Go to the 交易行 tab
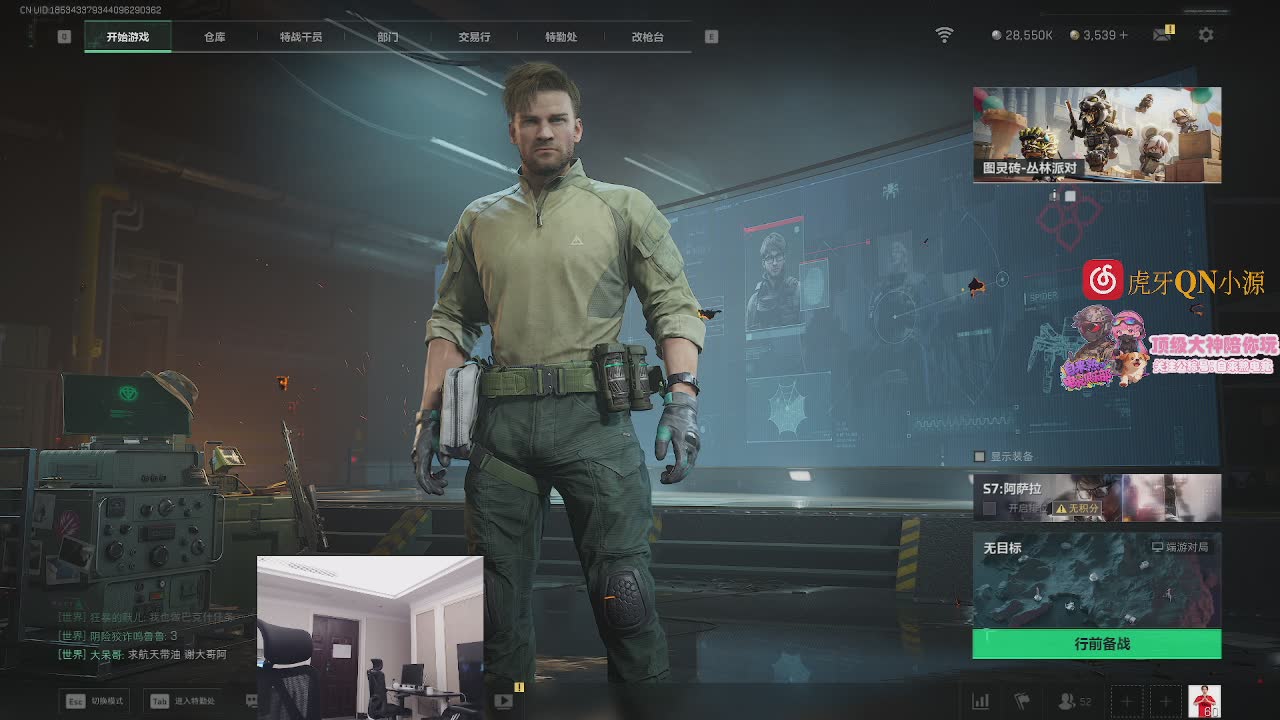This screenshot has height=720, width=1280. [474, 37]
